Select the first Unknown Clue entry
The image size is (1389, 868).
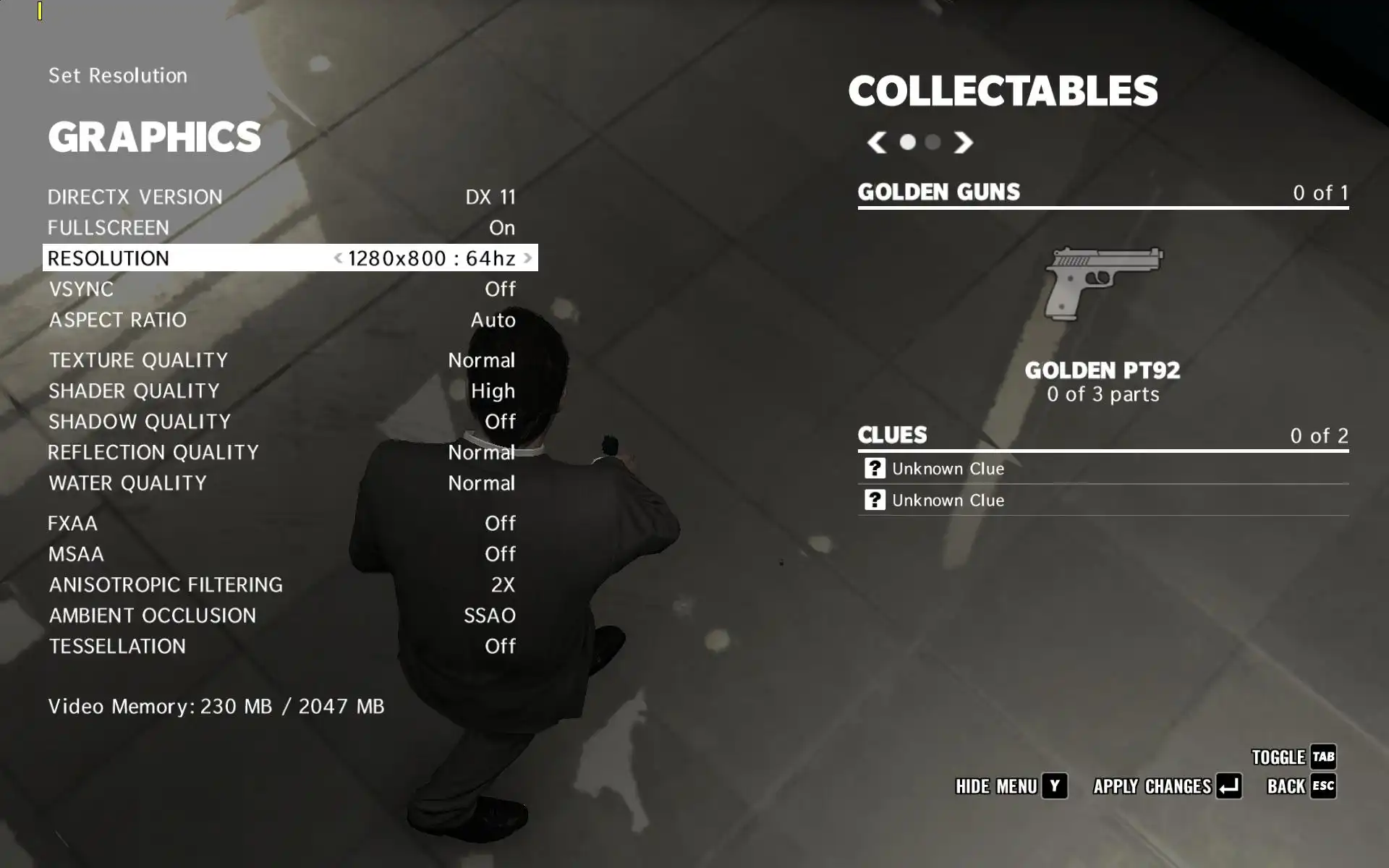pyautogui.click(x=948, y=469)
